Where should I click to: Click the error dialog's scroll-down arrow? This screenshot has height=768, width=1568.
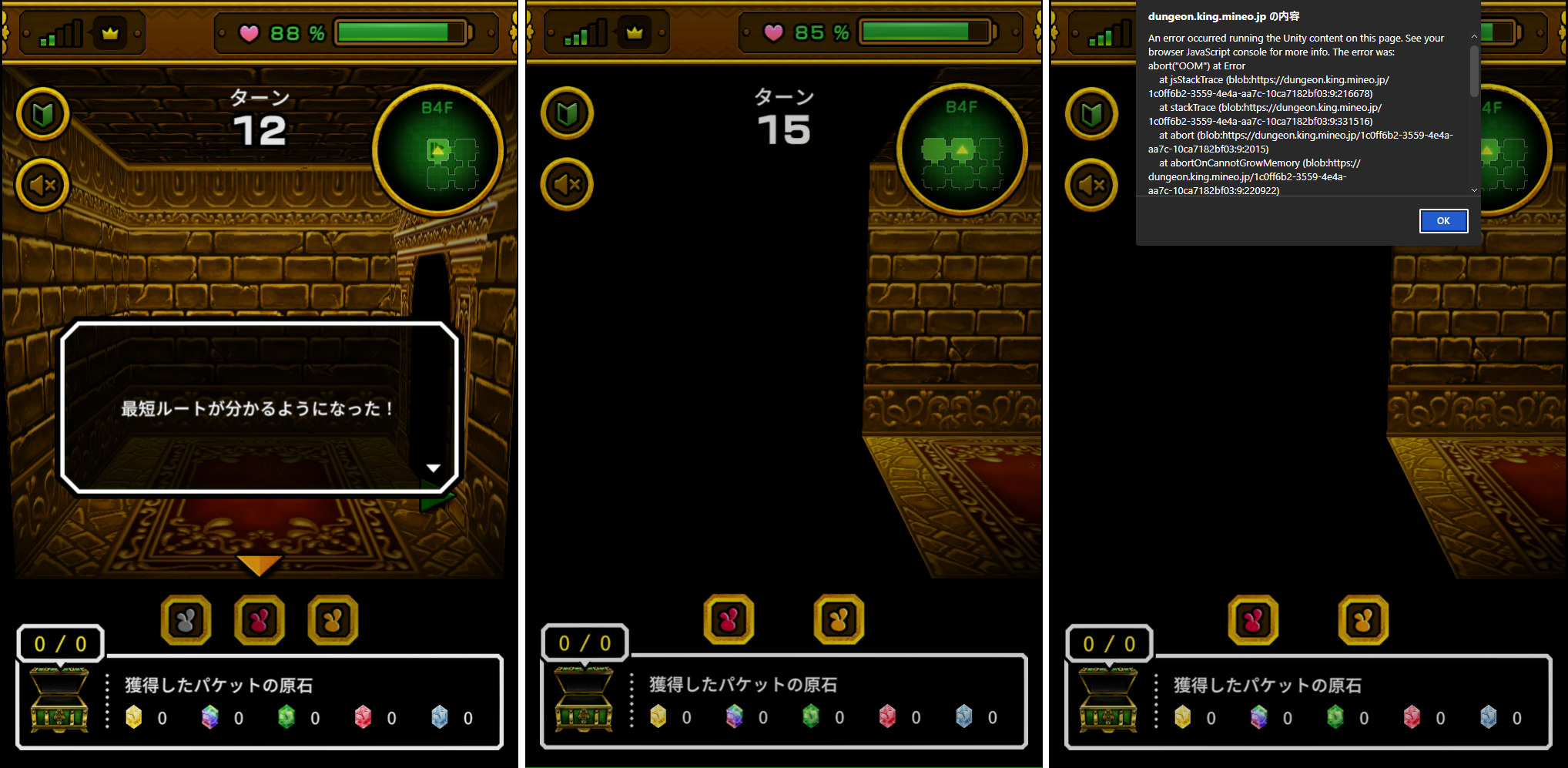1474,189
